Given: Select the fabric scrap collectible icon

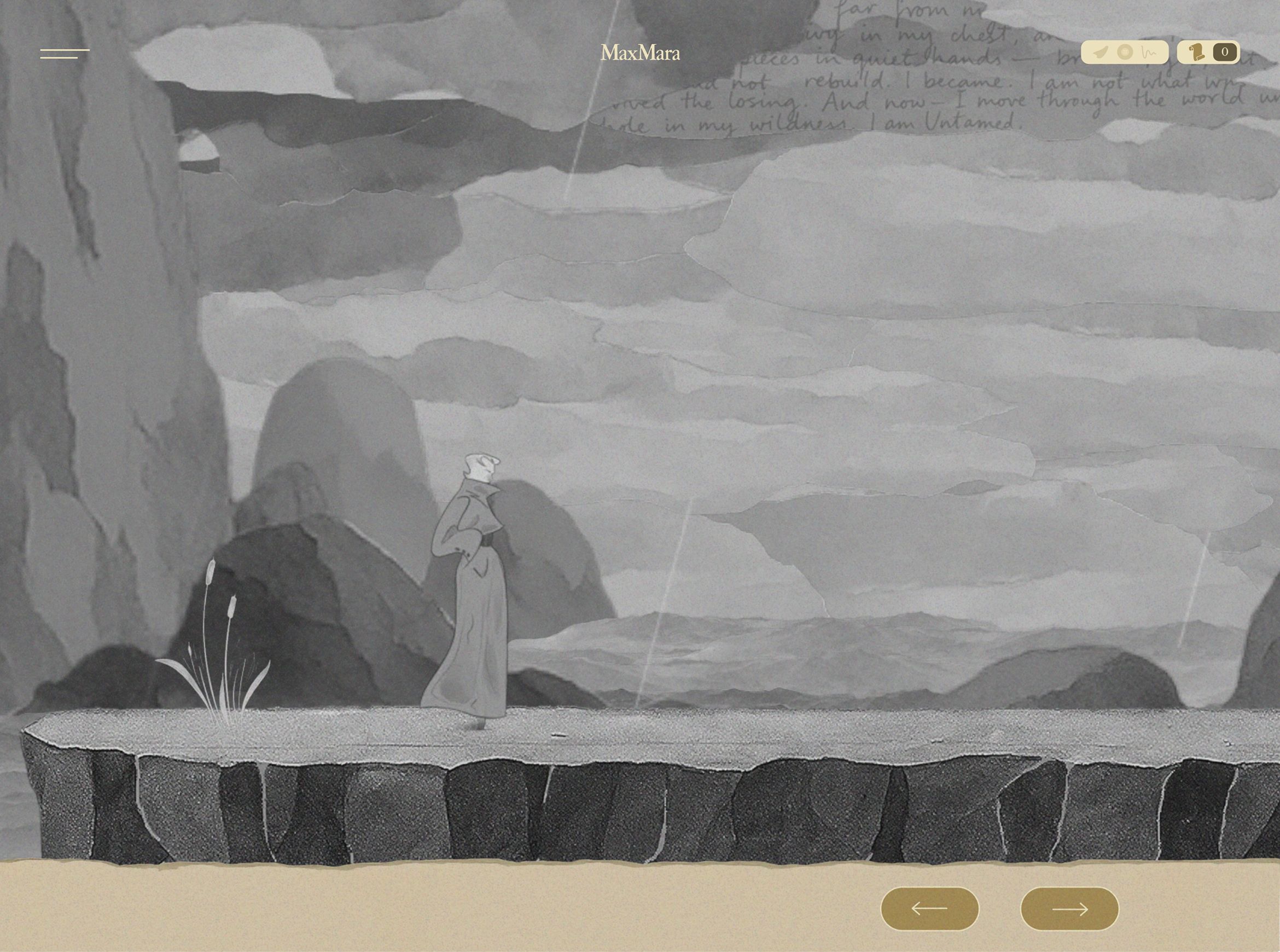Looking at the screenshot, I should tap(1100, 53).
